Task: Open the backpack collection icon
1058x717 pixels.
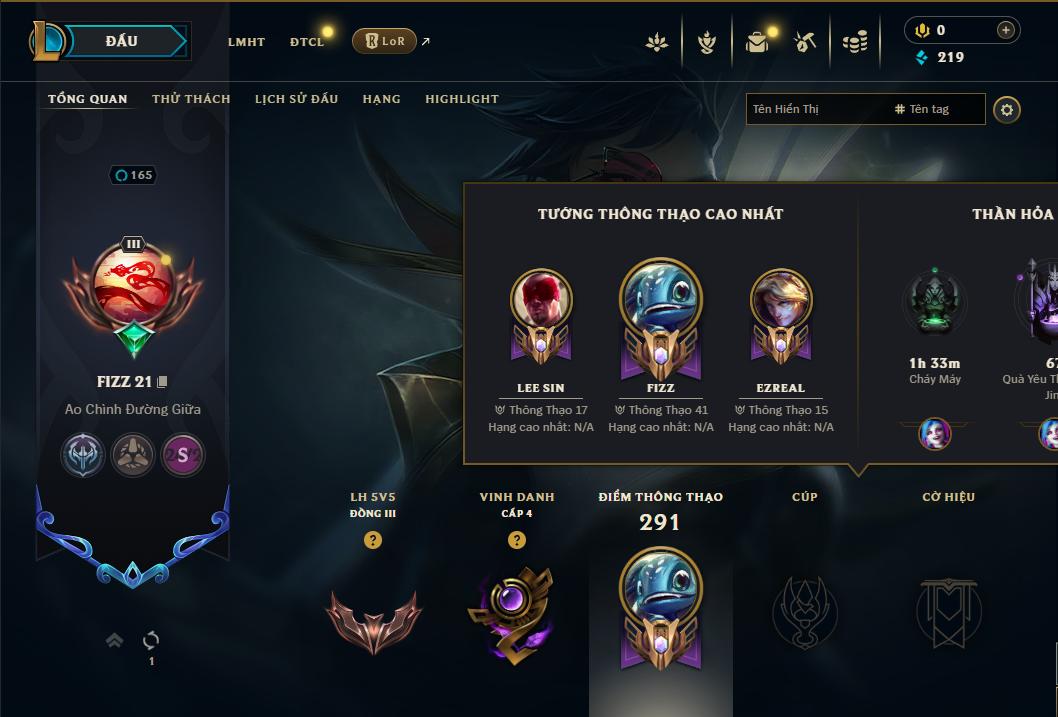Action: 757,42
